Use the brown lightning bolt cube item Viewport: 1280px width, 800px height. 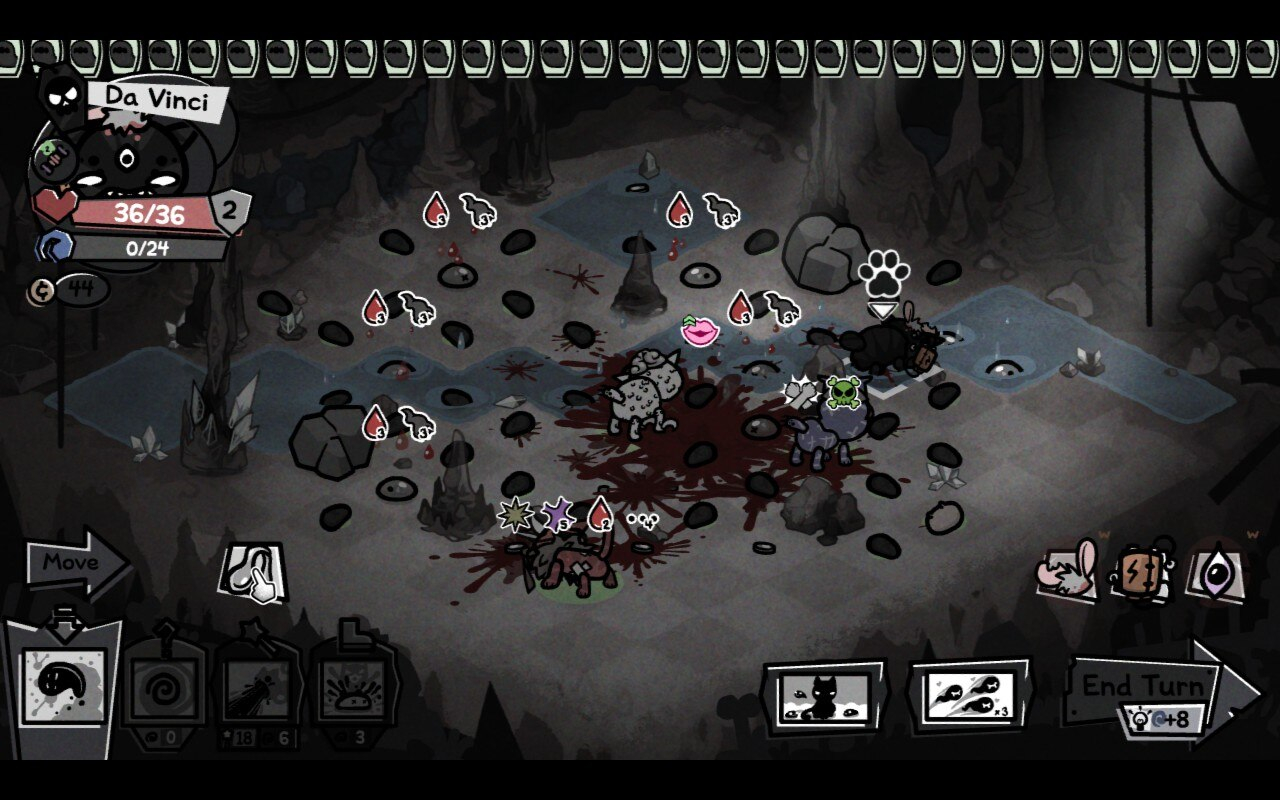[x=1142, y=573]
